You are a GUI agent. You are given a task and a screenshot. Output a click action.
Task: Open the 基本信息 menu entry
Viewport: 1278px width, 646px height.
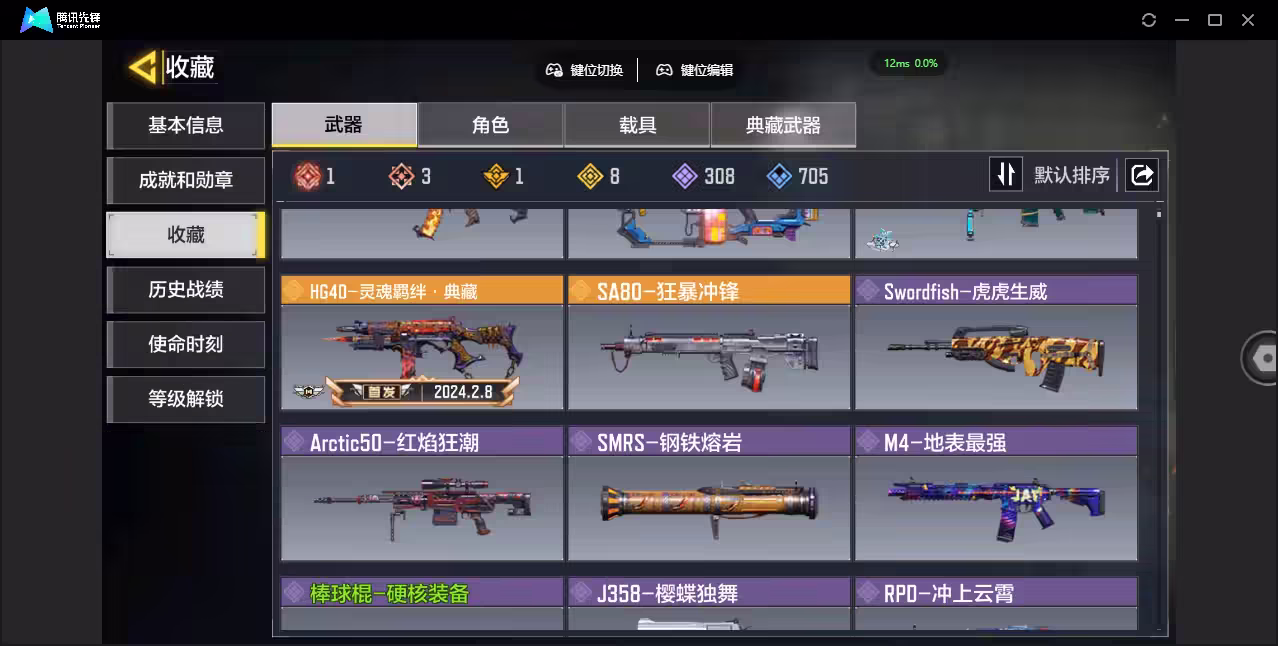pyautogui.click(x=186, y=126)
